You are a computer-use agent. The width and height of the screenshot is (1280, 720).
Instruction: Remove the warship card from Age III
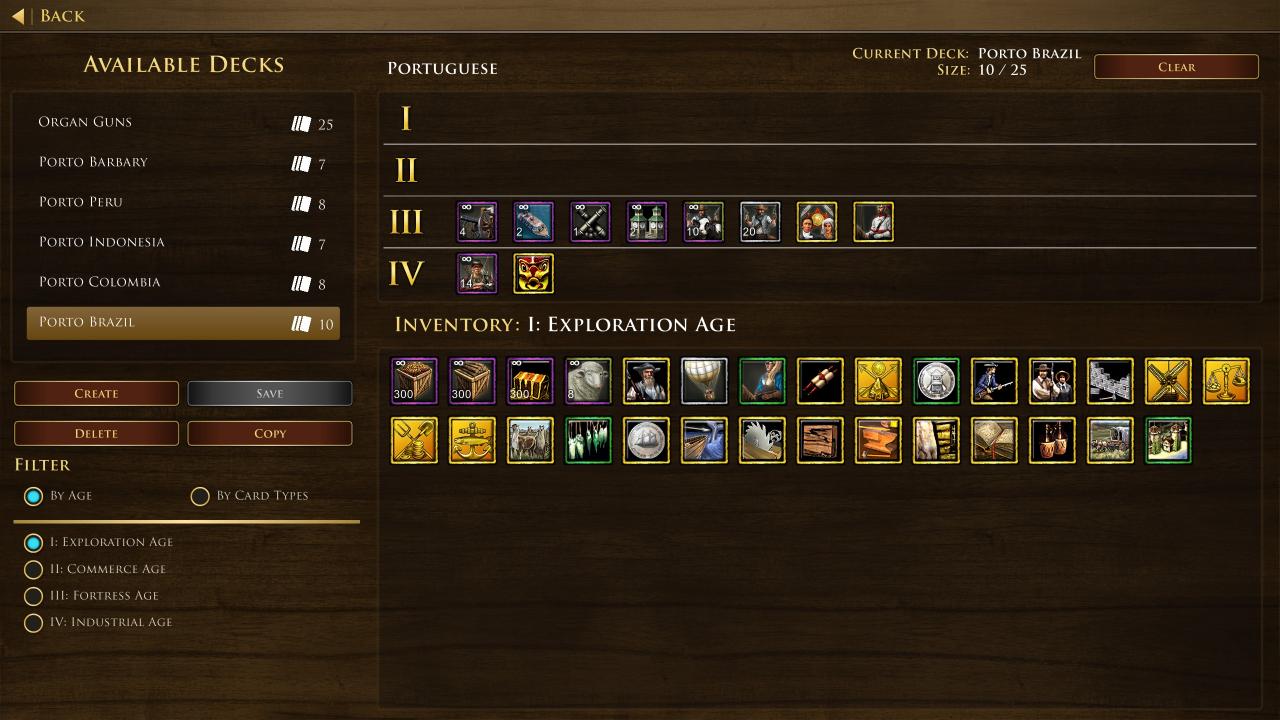tap(533, 222)
